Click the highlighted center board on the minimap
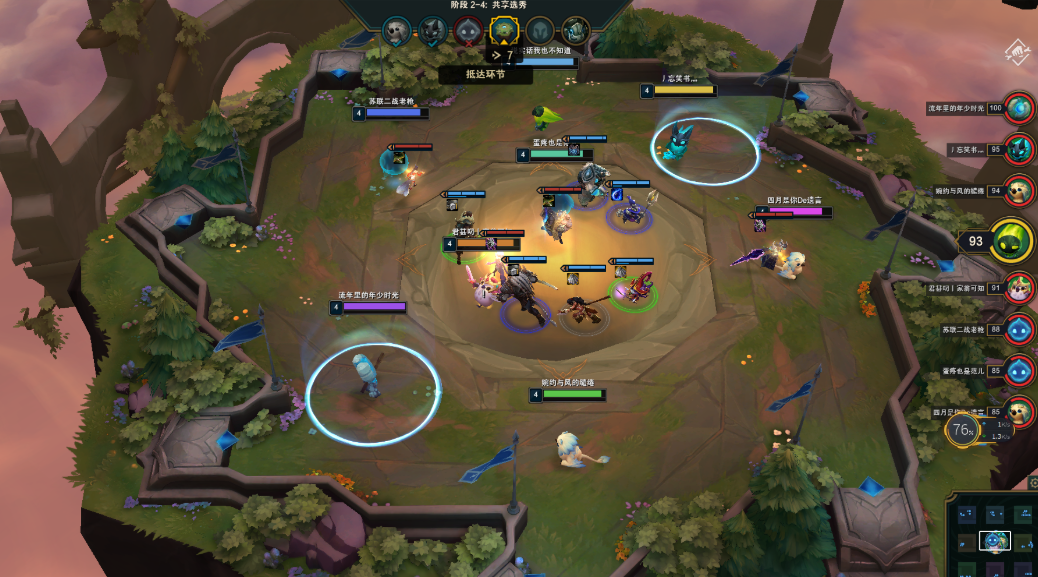 (x=994, y=541)
